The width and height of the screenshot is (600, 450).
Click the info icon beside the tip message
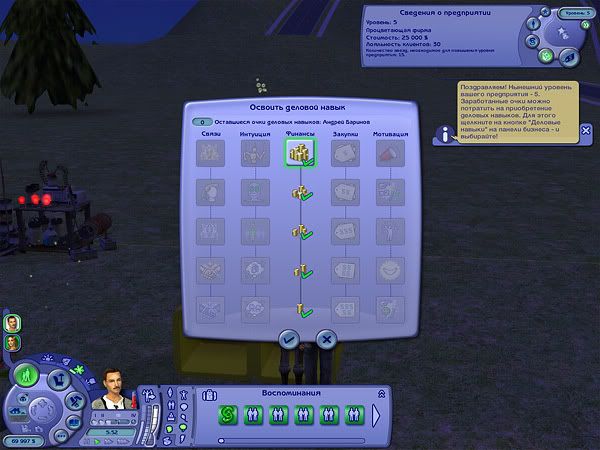[x=445, y=135]
